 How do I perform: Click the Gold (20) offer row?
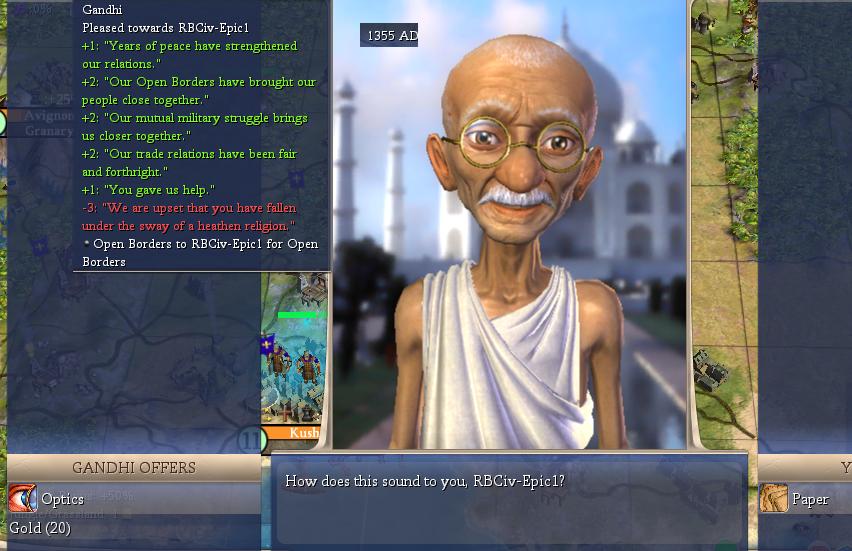click(40, 527)
